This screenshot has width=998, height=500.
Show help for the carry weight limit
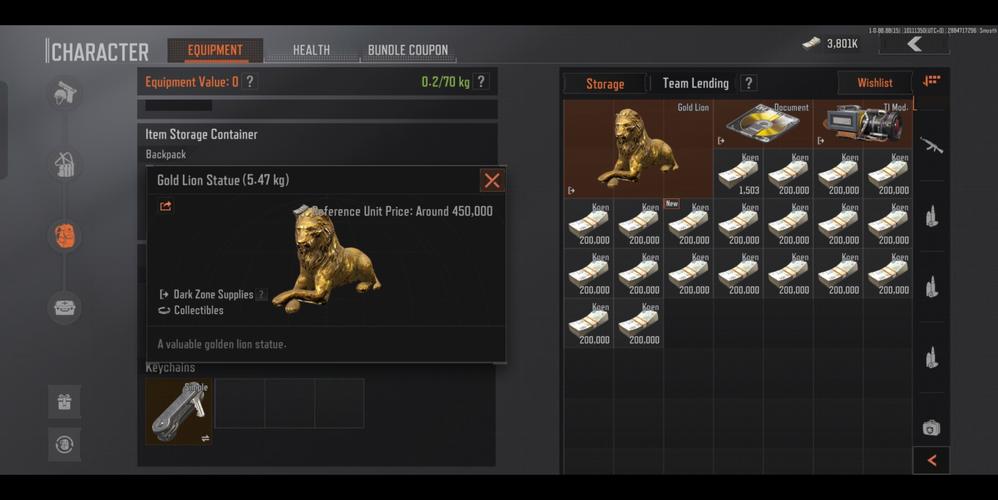(481, 82)
